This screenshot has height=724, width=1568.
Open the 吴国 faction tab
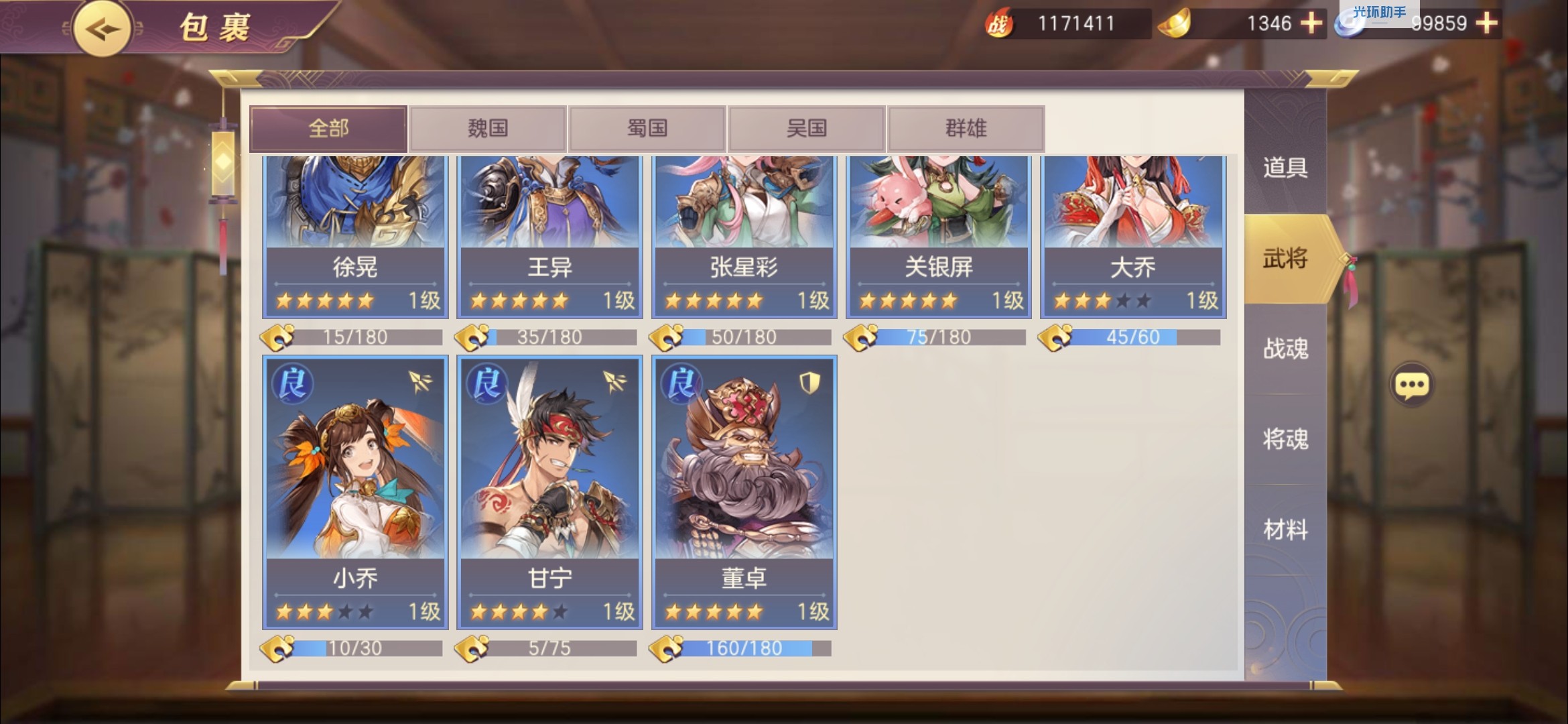[x=807, y=128]
